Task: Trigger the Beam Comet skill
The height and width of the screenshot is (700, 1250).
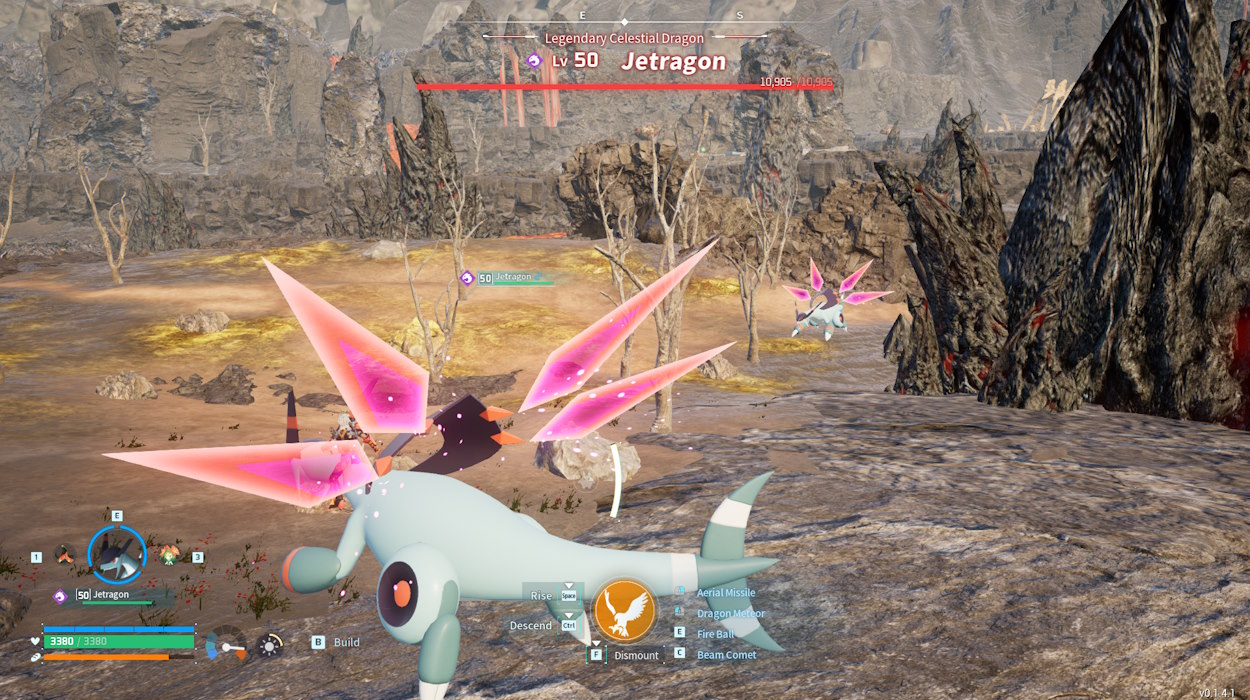Action: [x=726, y=655]
